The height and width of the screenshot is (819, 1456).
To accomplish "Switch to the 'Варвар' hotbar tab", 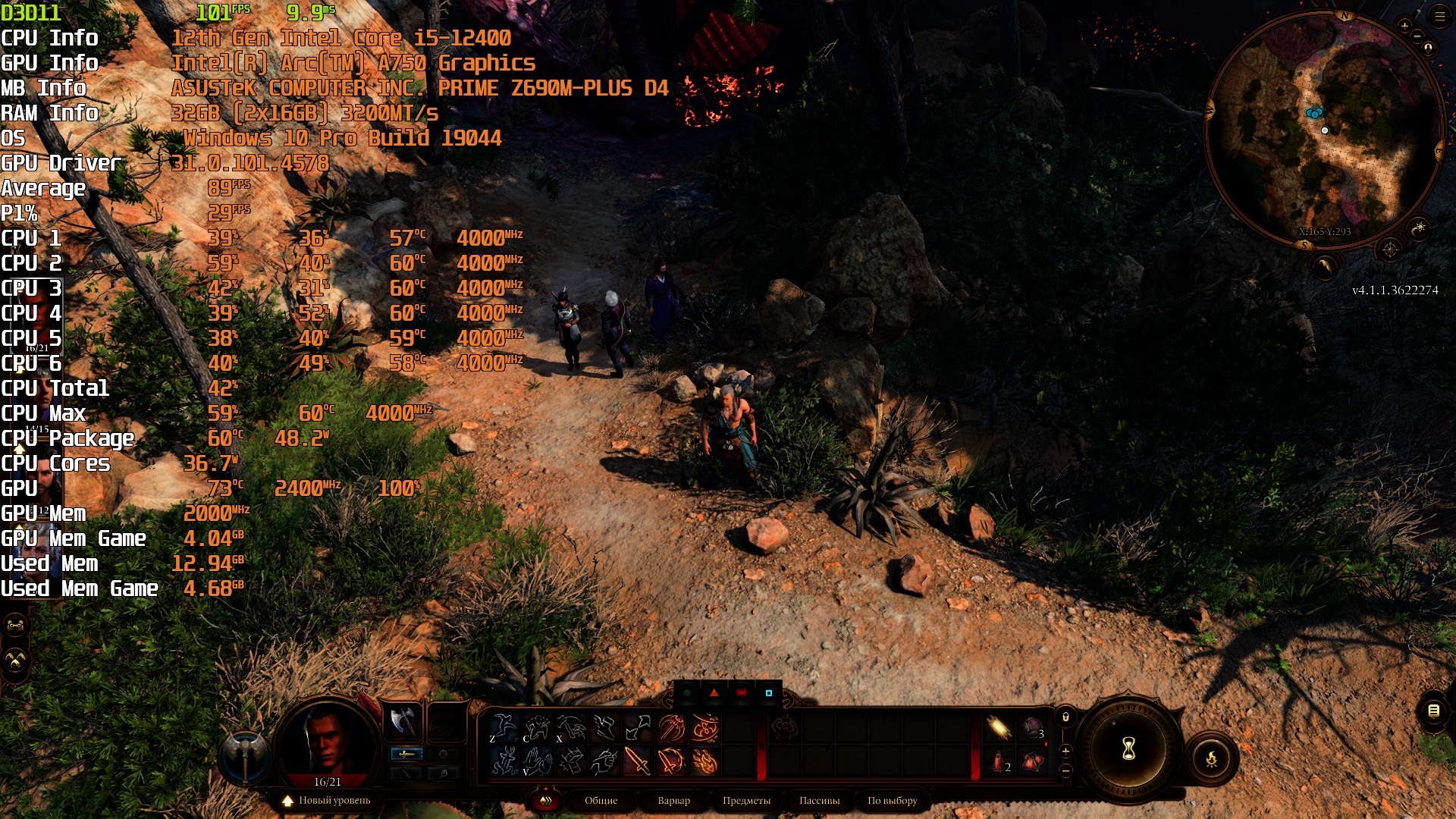I will (x=673, y=800).
